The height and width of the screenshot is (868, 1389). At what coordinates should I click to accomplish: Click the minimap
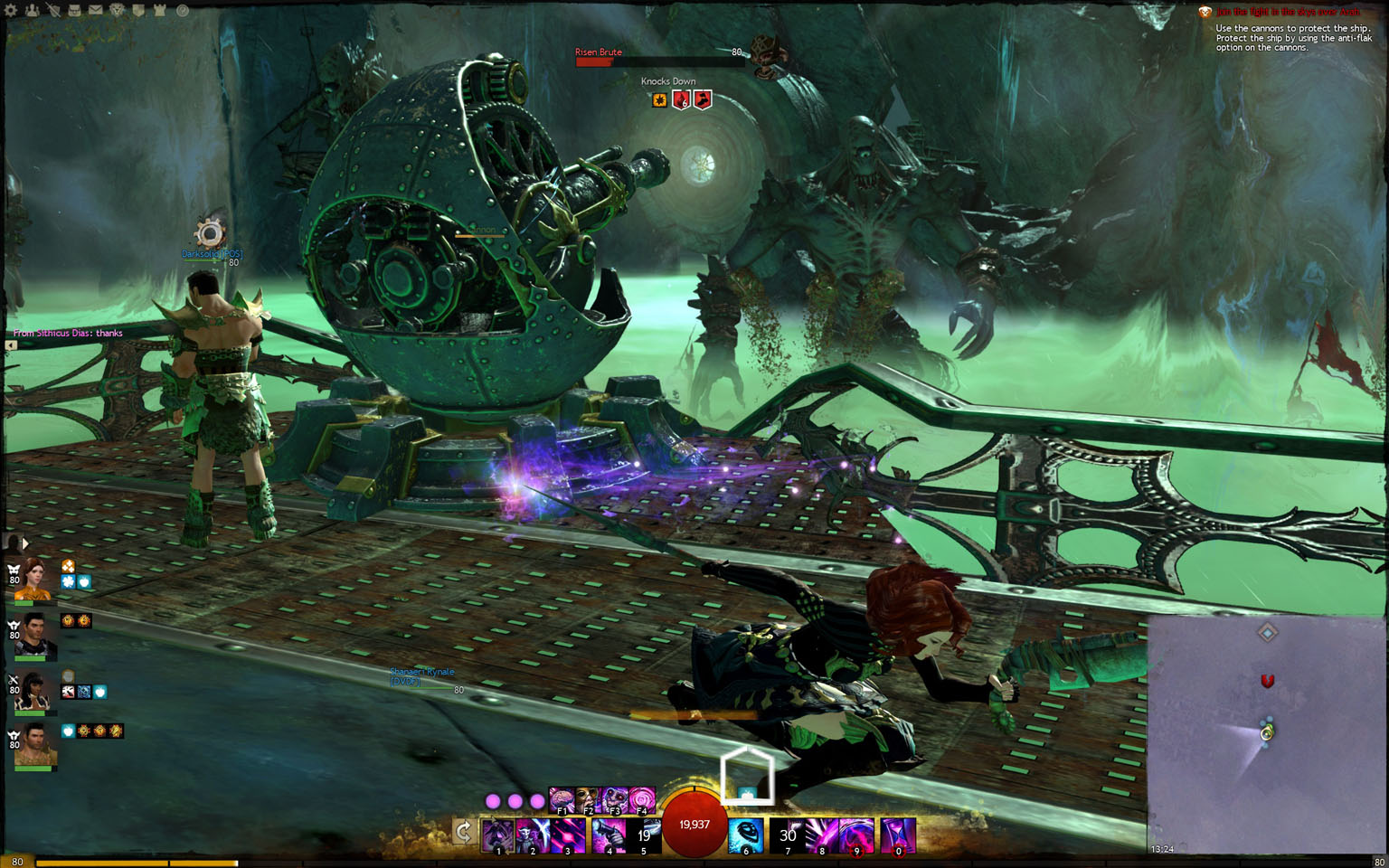point(1266,734)
